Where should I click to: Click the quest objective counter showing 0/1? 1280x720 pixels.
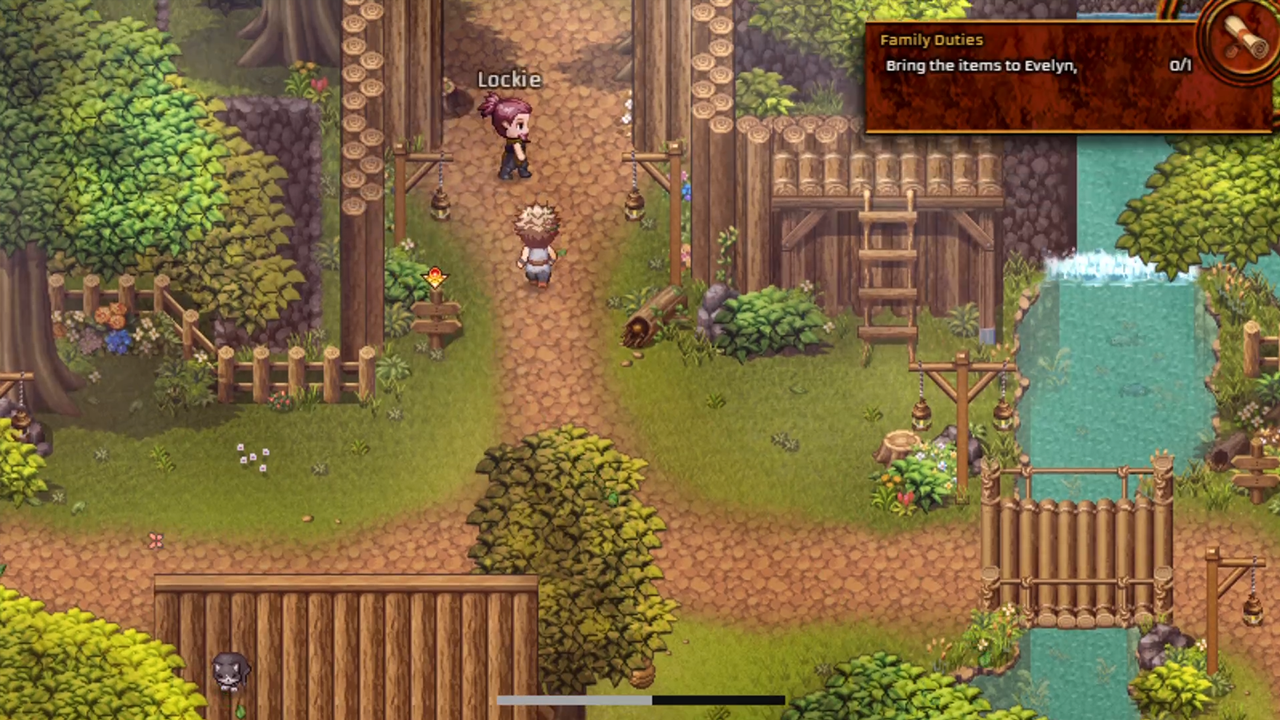1181,65
